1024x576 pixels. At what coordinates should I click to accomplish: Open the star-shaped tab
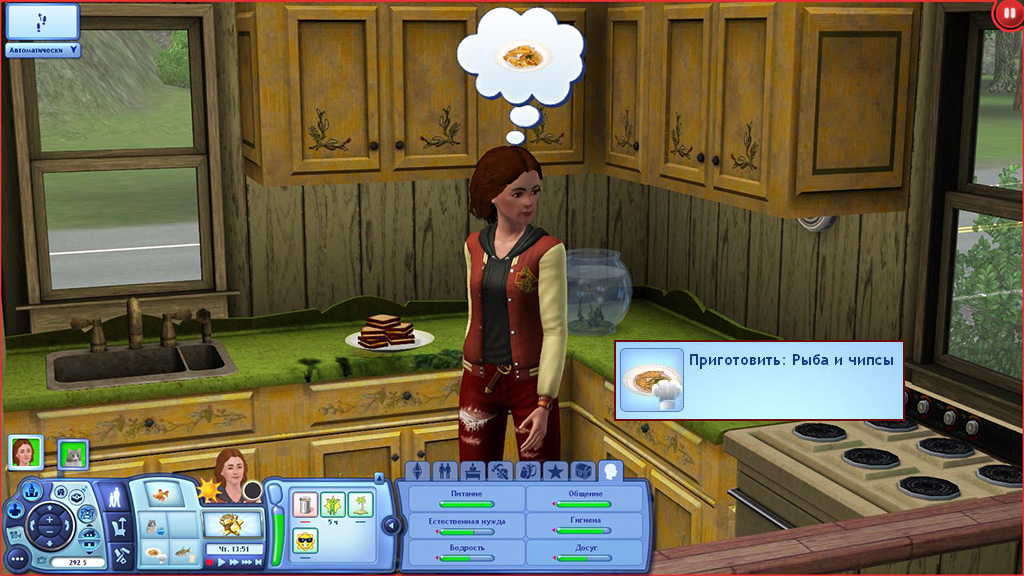(554, 471)
